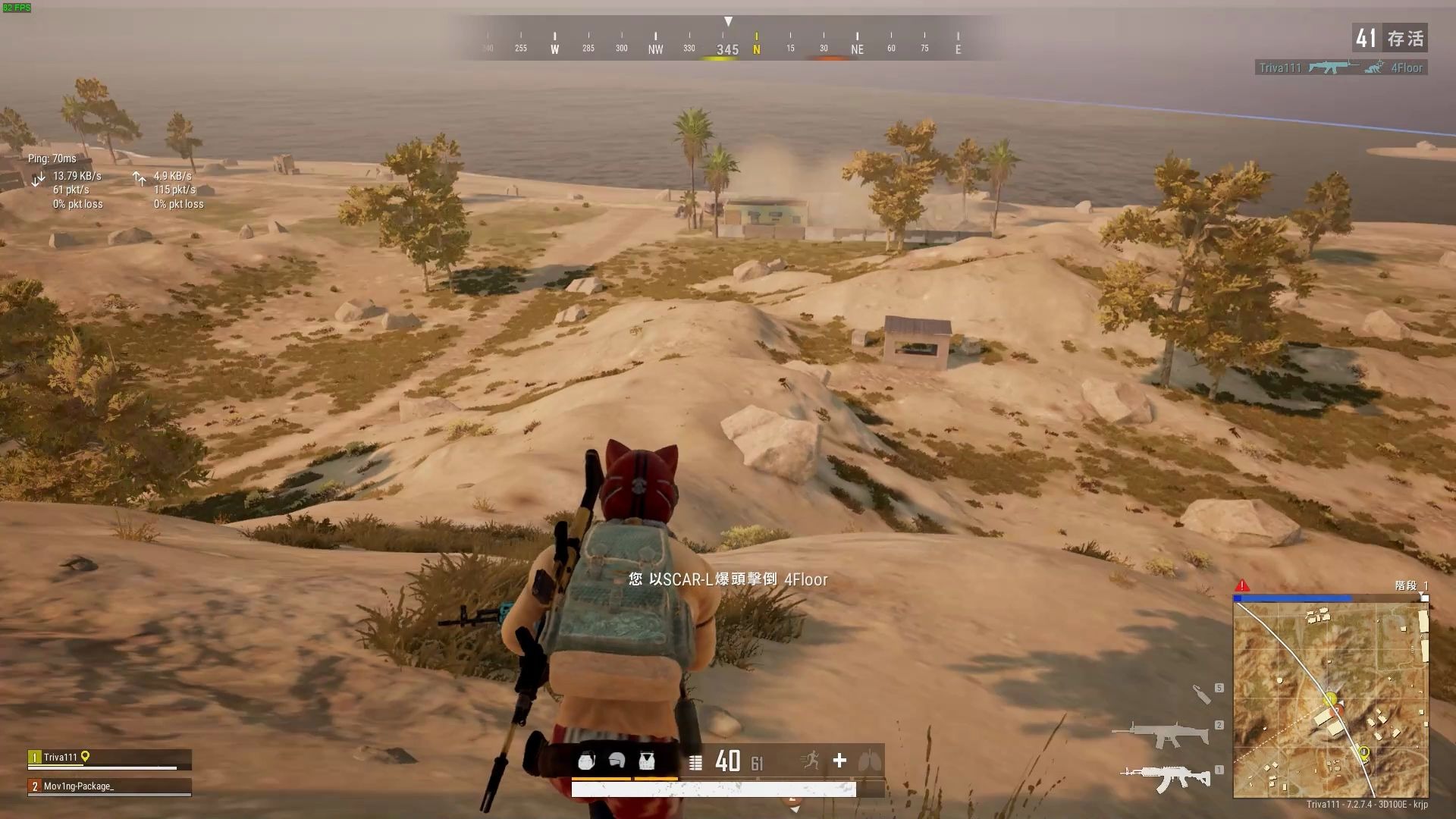
Task: Select the slot 5 throwable item
Action: 1202,693
